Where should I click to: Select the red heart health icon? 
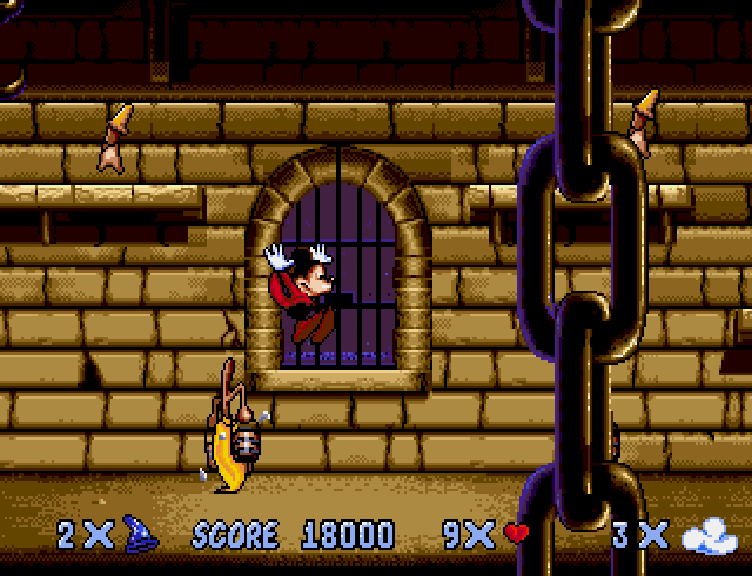[516, 534]
